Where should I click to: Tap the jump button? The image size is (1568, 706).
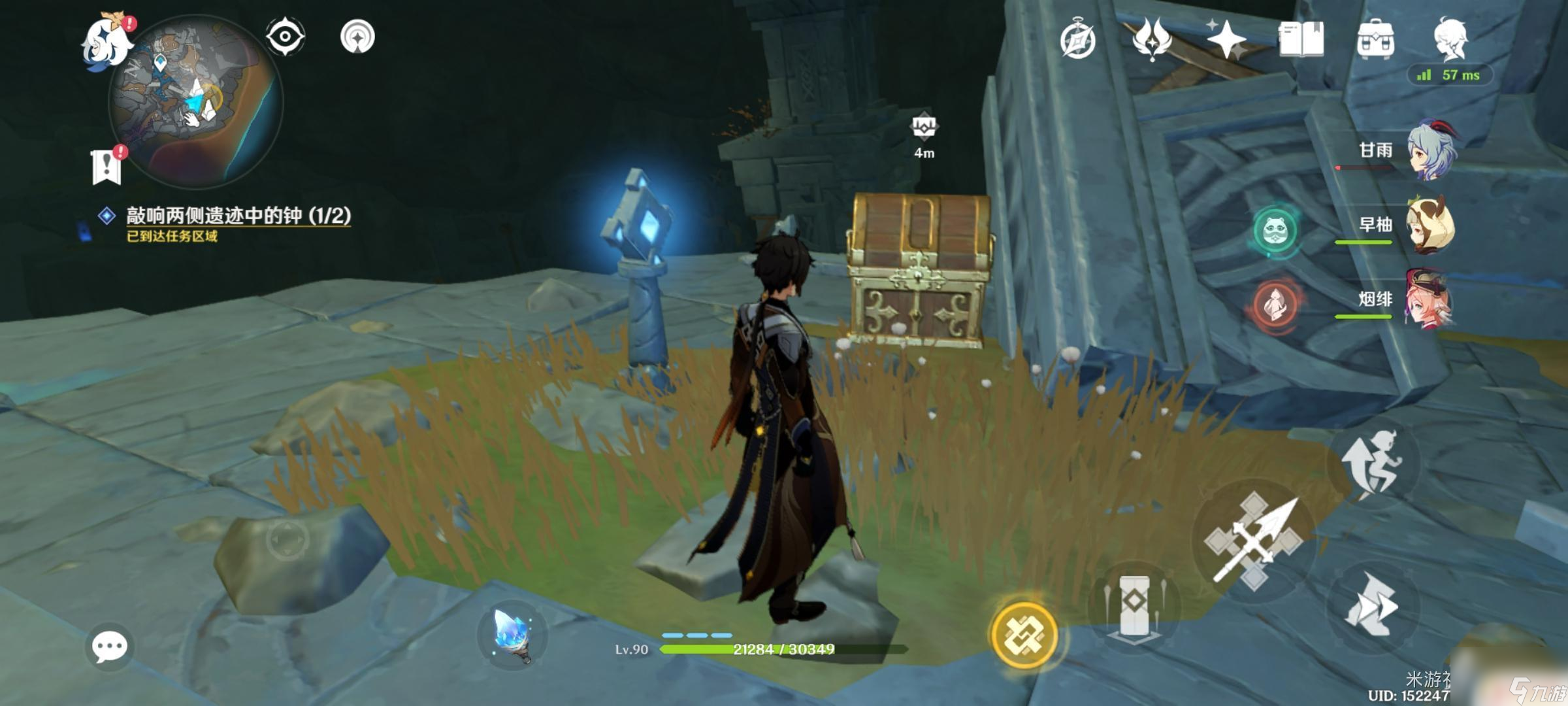pos(1372,463)
